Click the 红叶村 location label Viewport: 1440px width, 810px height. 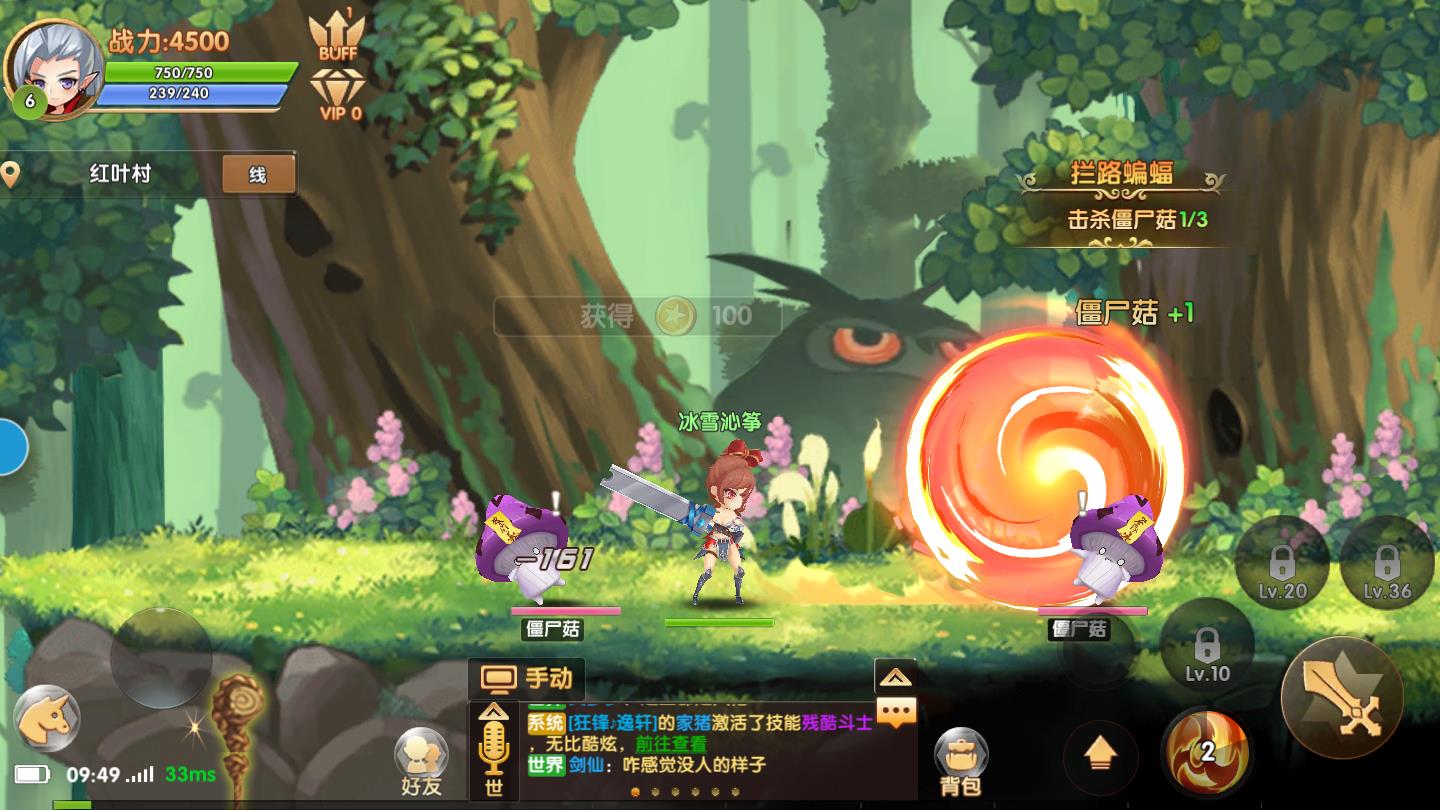(120, 174)
